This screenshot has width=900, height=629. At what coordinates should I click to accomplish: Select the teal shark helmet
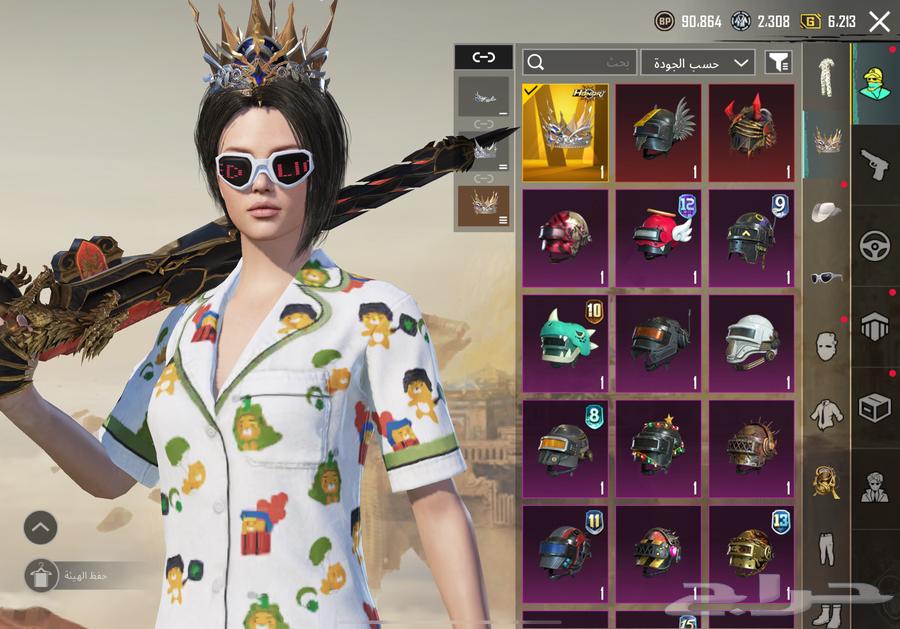click(x=565, y=343)
